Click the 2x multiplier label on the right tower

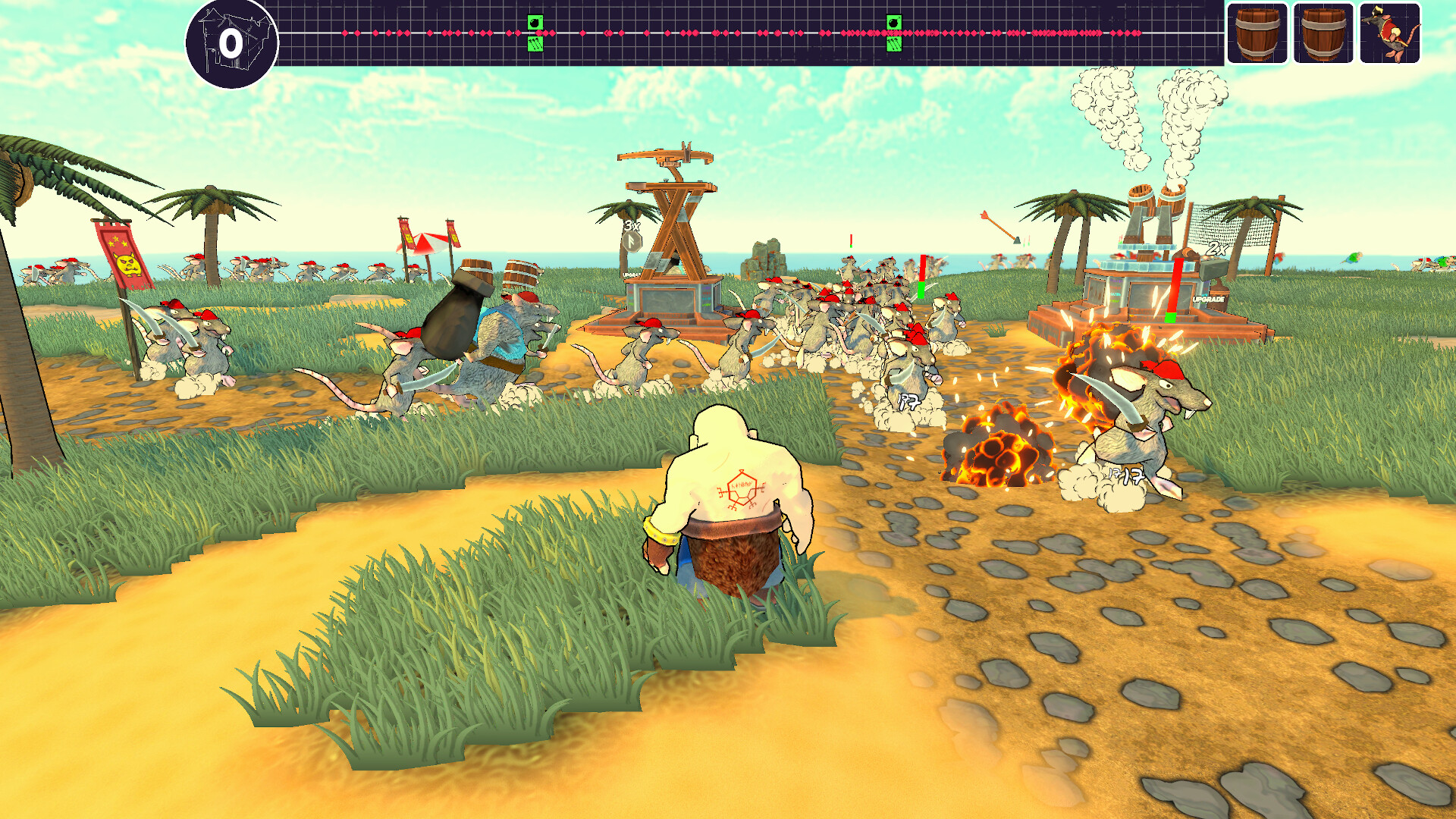click(x=1216, y=249)
